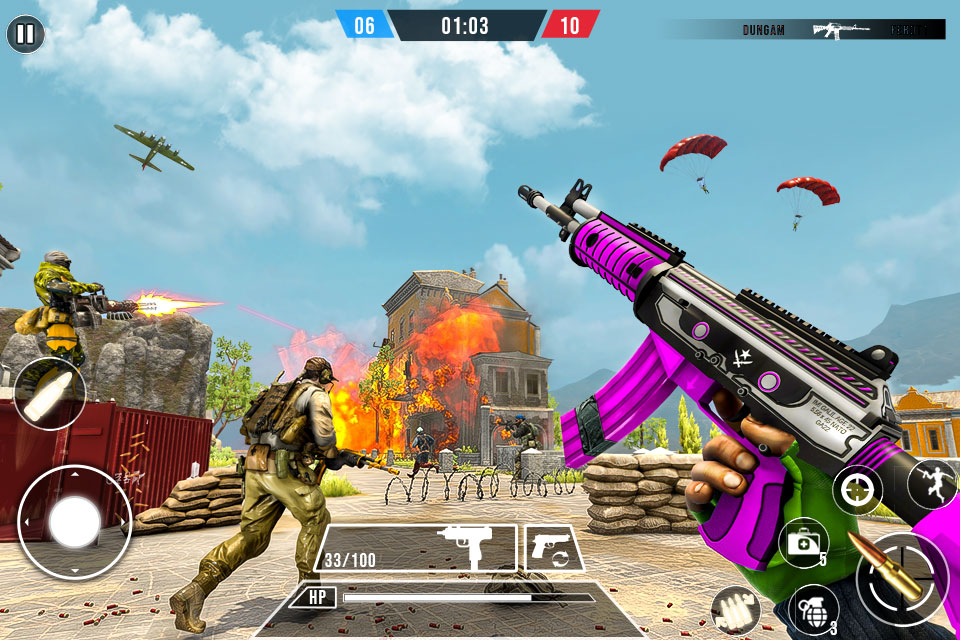The width and height of the screenshot is (960, 640).
Task: Toggle the crosshair aim button
Action: click(x=856, y=489)
